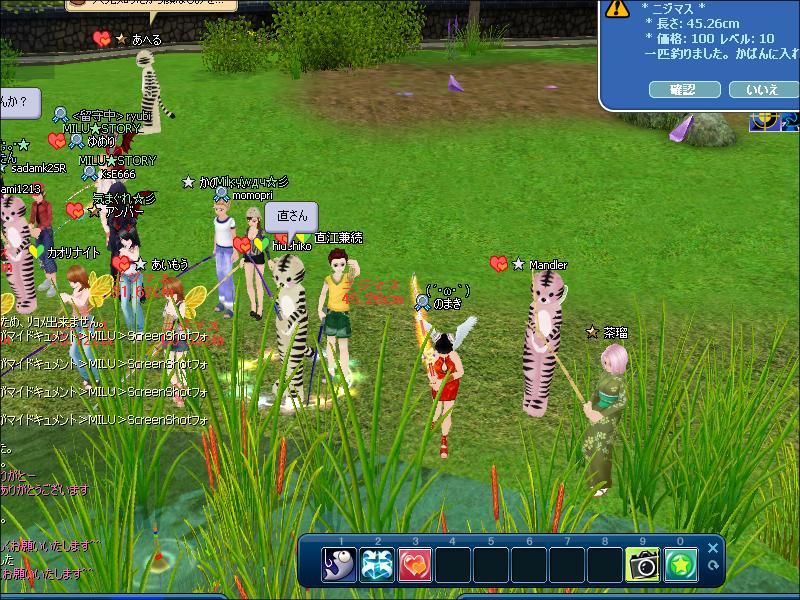Close the hotbar with its X button
This screenshot has height=600, width=800.
point(713,548)
